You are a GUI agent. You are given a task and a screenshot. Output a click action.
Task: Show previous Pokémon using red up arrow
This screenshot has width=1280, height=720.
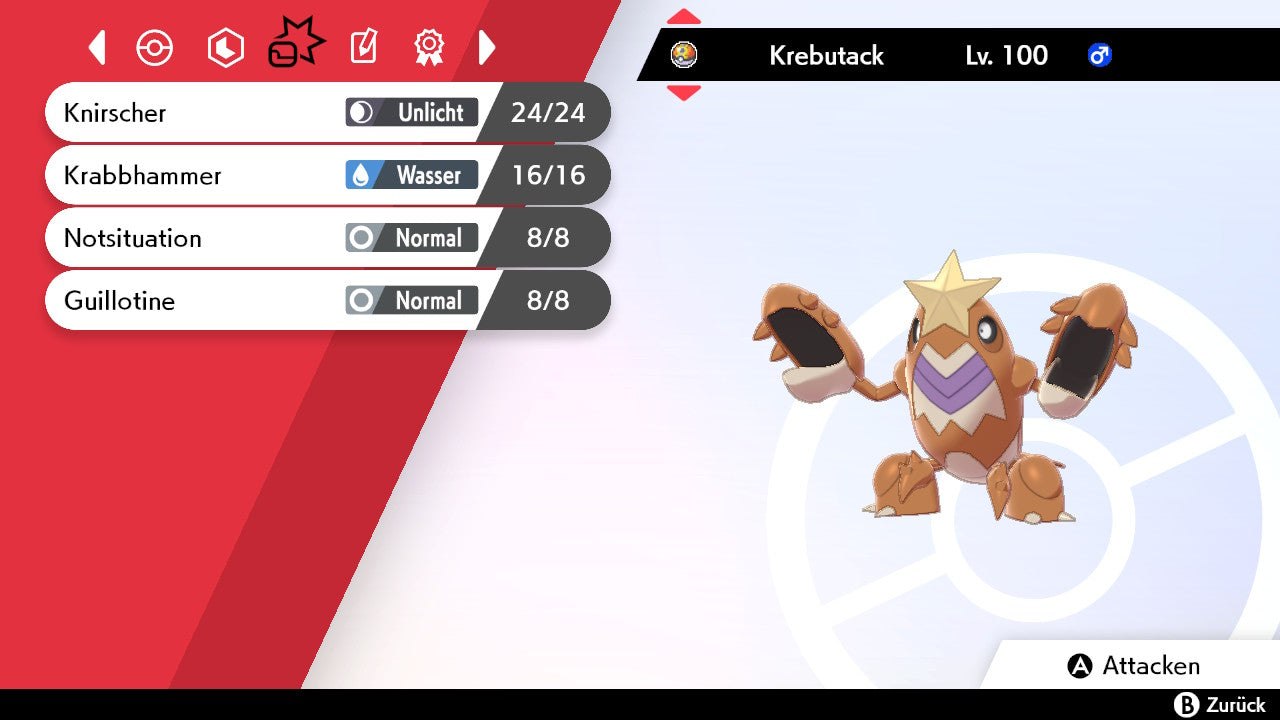684,17
